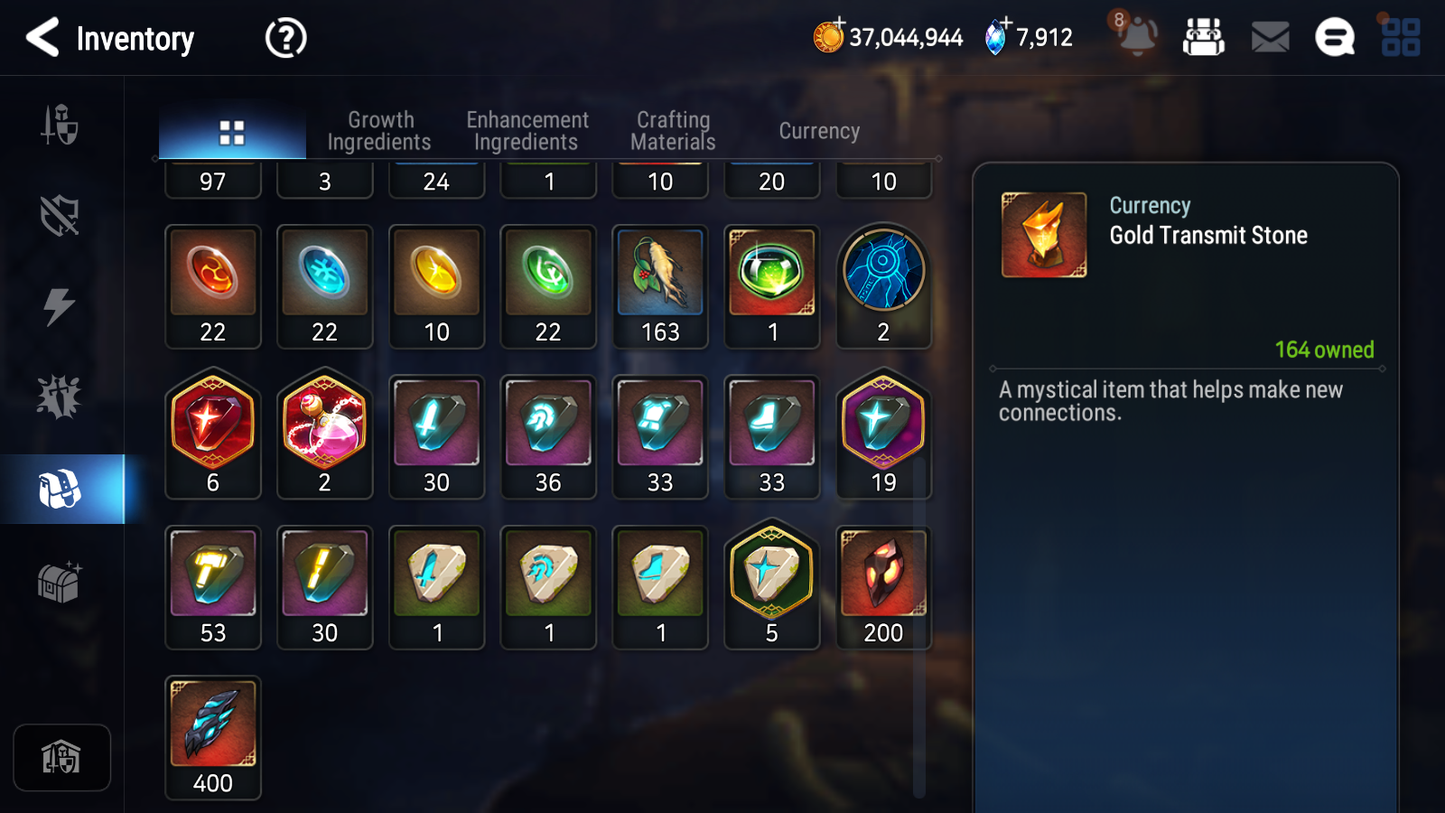Select the pink potion flask item
The height and width of the screenshot is (813, 1445).
coord(325,436)
